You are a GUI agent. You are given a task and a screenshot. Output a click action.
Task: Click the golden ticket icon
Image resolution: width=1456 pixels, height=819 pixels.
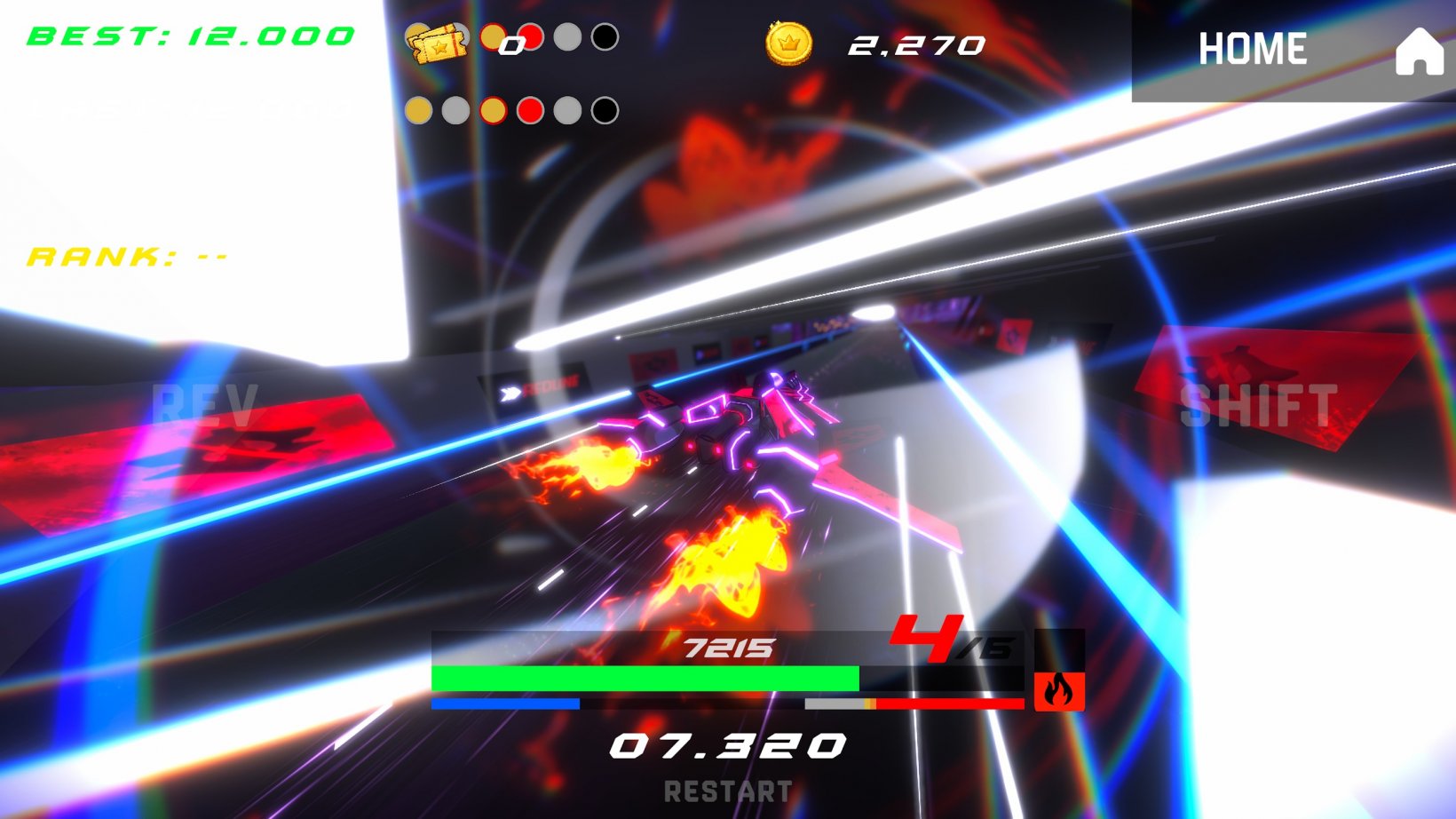(439, 41)
